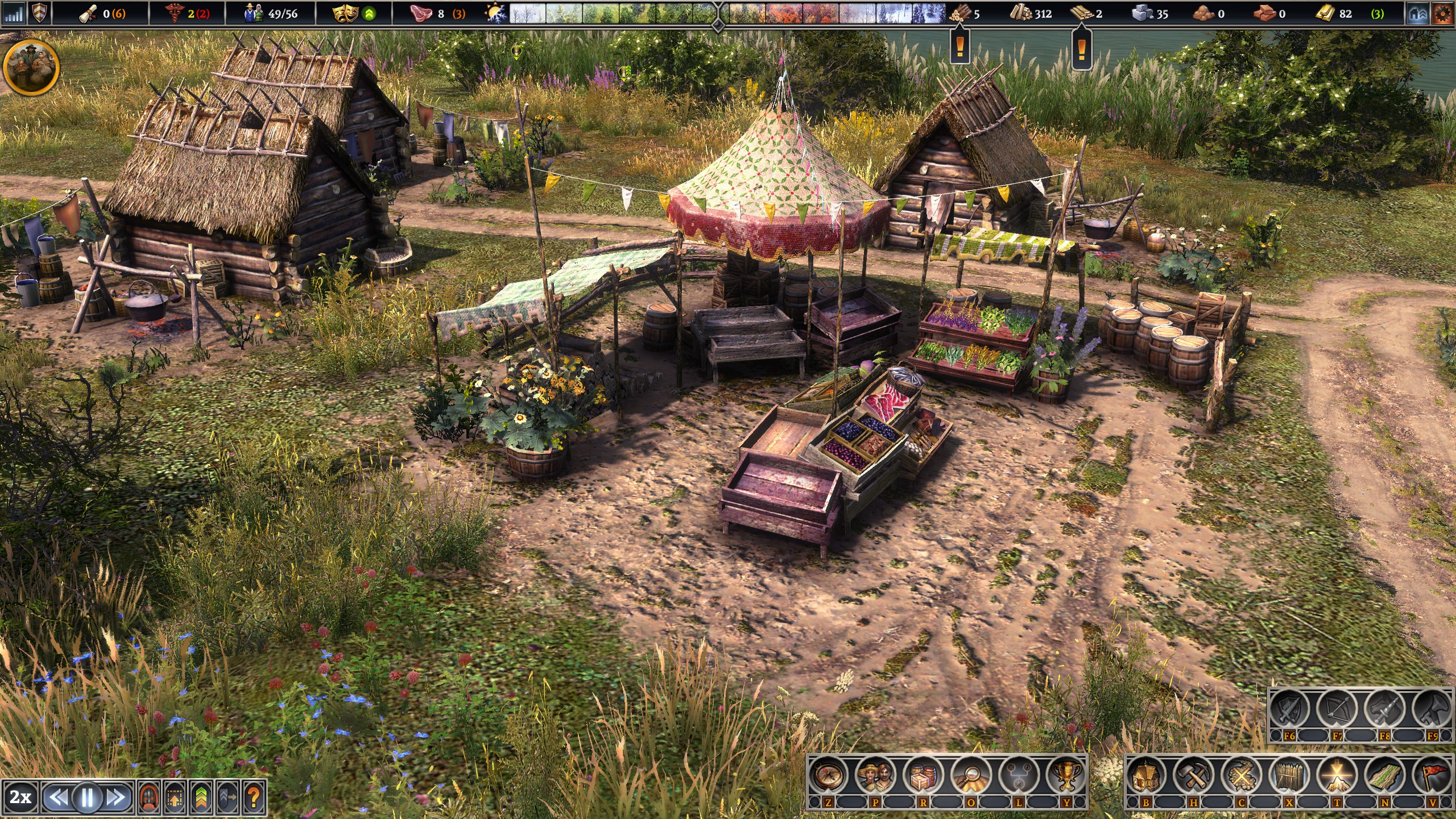Open the compass navigation menu
The width and height of the screenshot is (1456, 819).
829,776
